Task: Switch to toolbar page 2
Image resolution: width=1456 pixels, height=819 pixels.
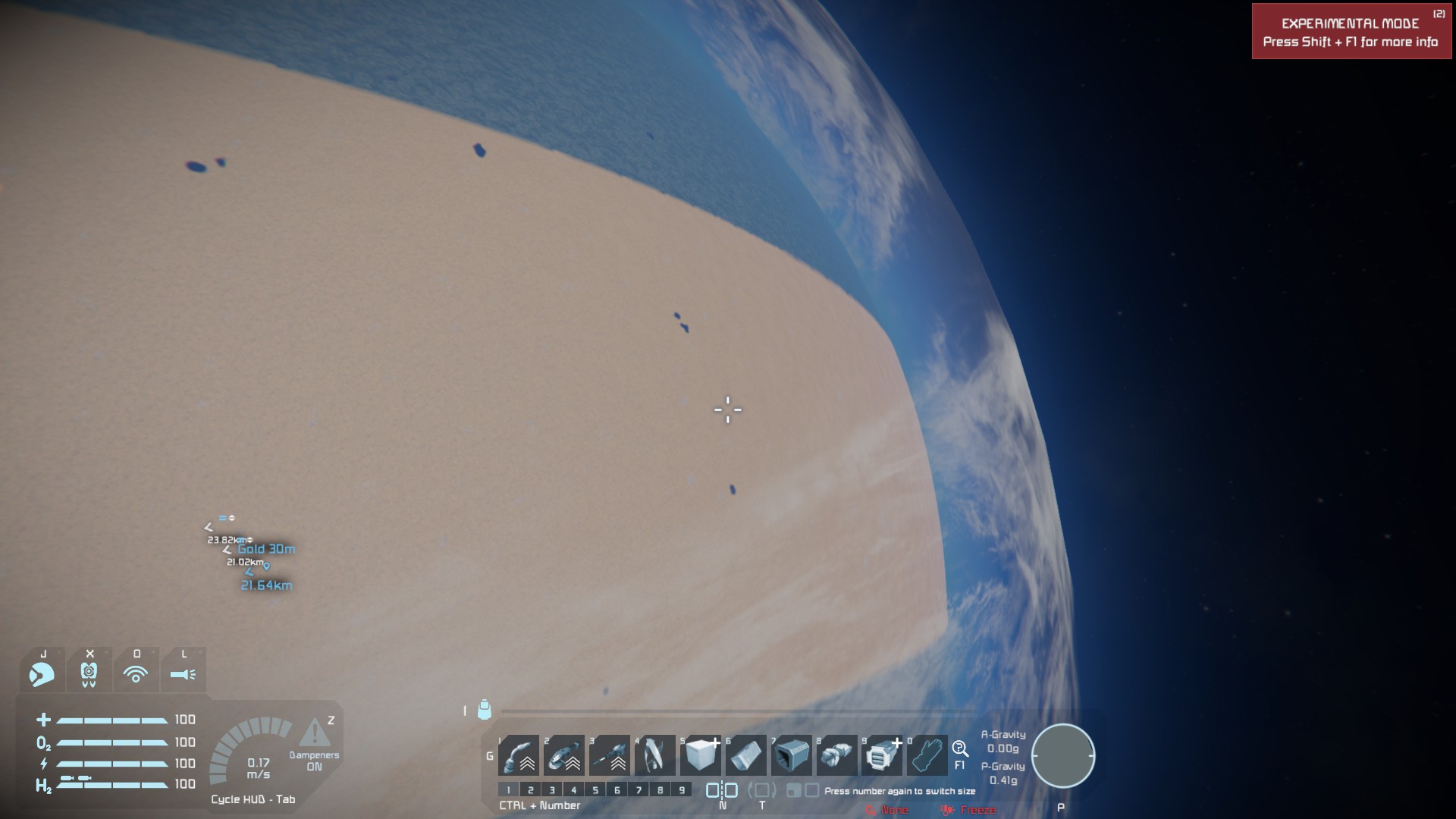Action: click(531, 790)
